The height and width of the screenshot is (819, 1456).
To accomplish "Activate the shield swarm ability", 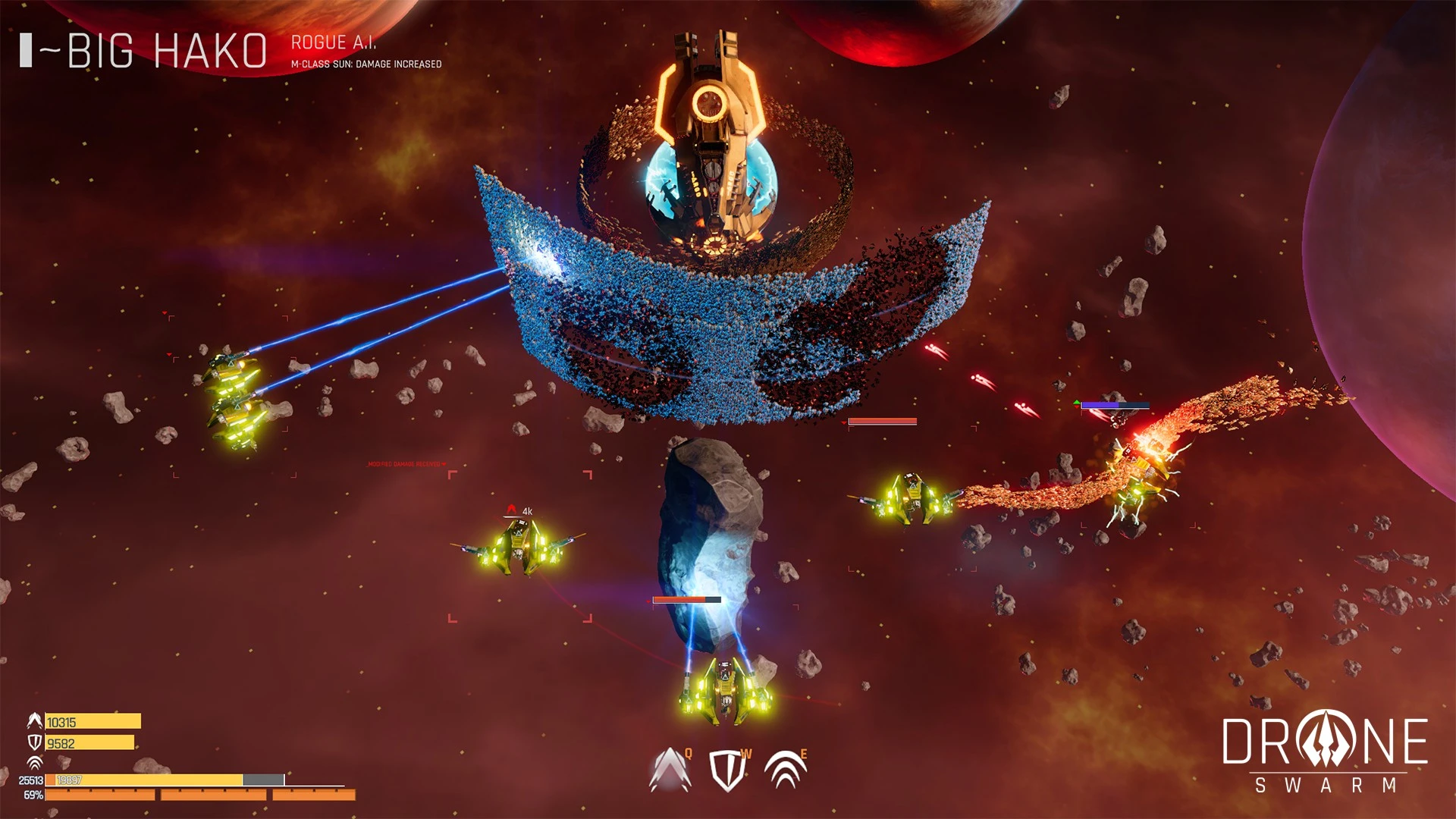I will (x=727, y=770).
